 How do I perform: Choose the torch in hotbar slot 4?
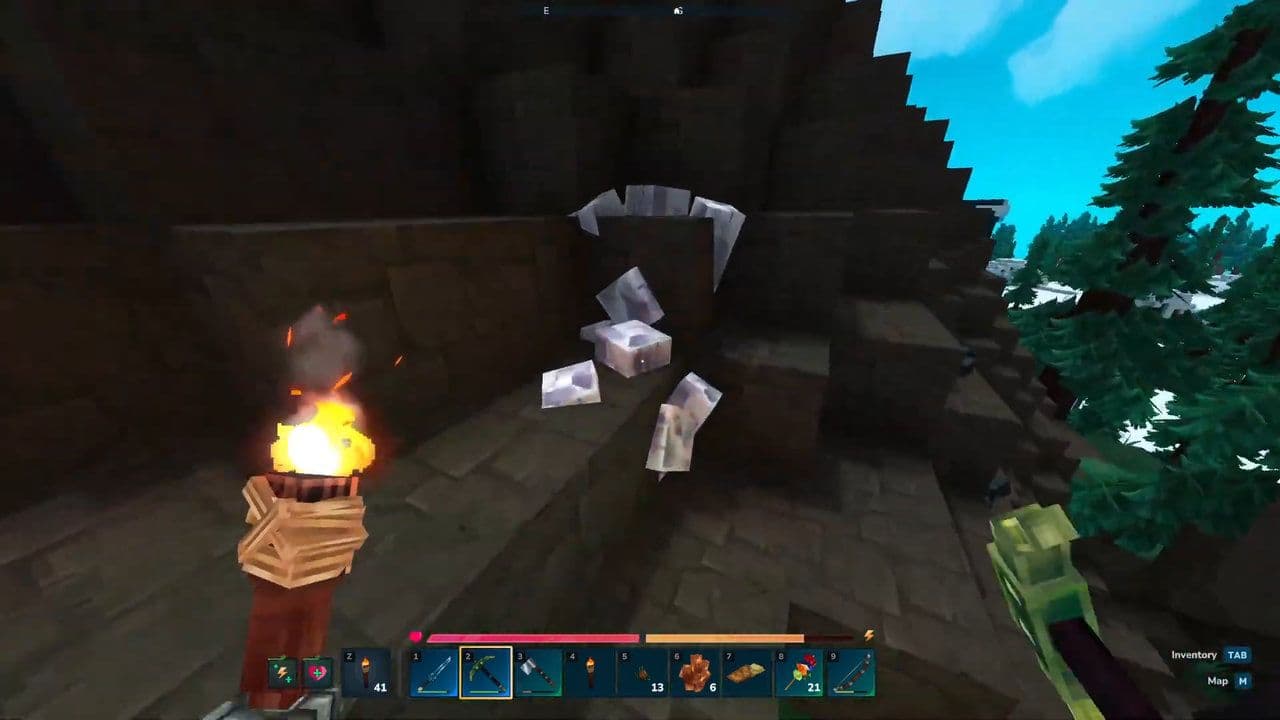coord(590,673)
